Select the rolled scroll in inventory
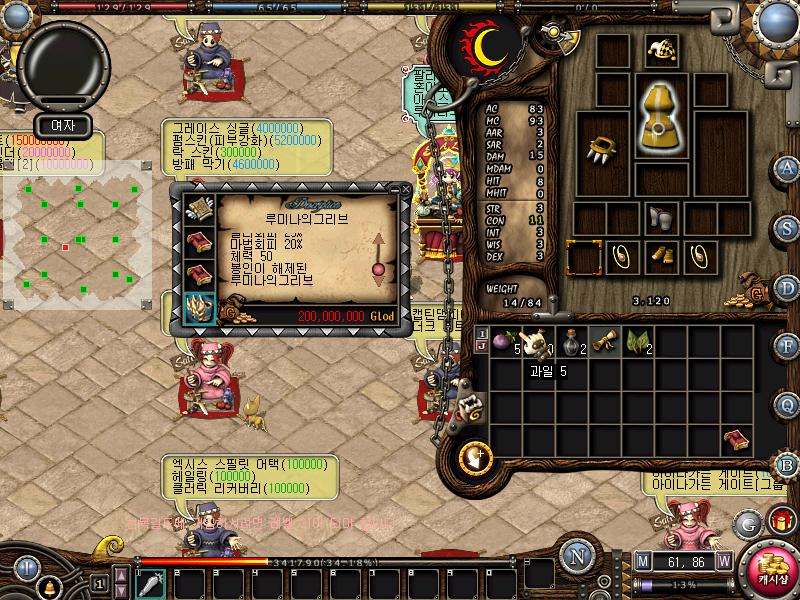 tap(602, 342)
